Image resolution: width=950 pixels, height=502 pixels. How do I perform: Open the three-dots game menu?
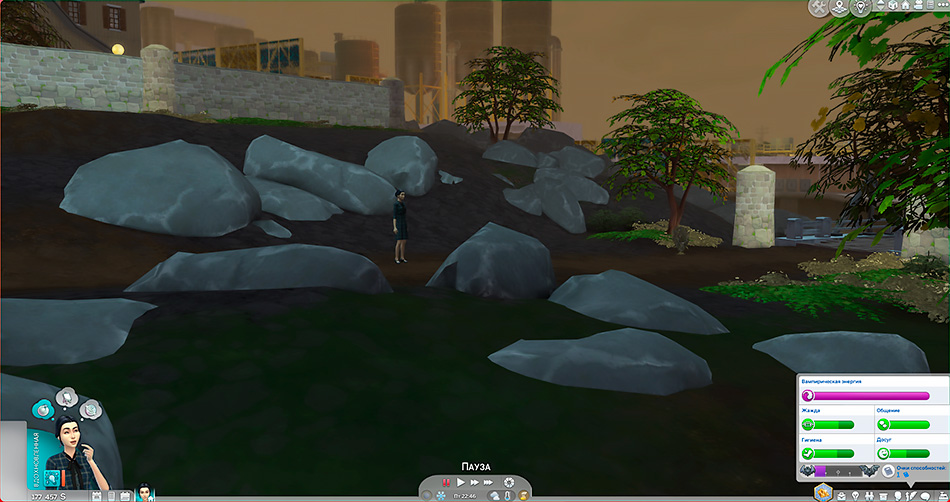pos(941,7)
